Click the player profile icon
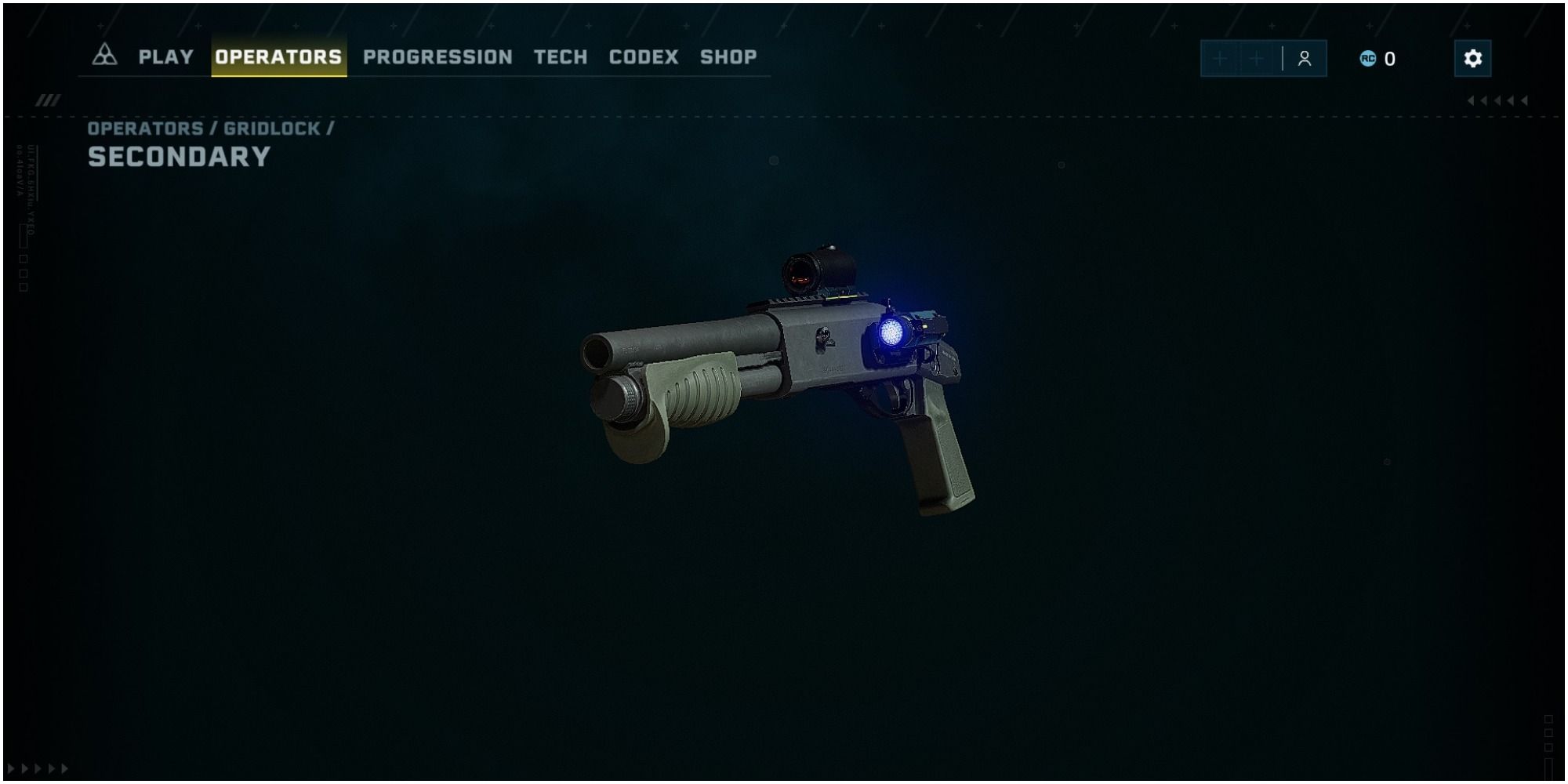The image size is (1568, 784). click(x=1303, y=57)
